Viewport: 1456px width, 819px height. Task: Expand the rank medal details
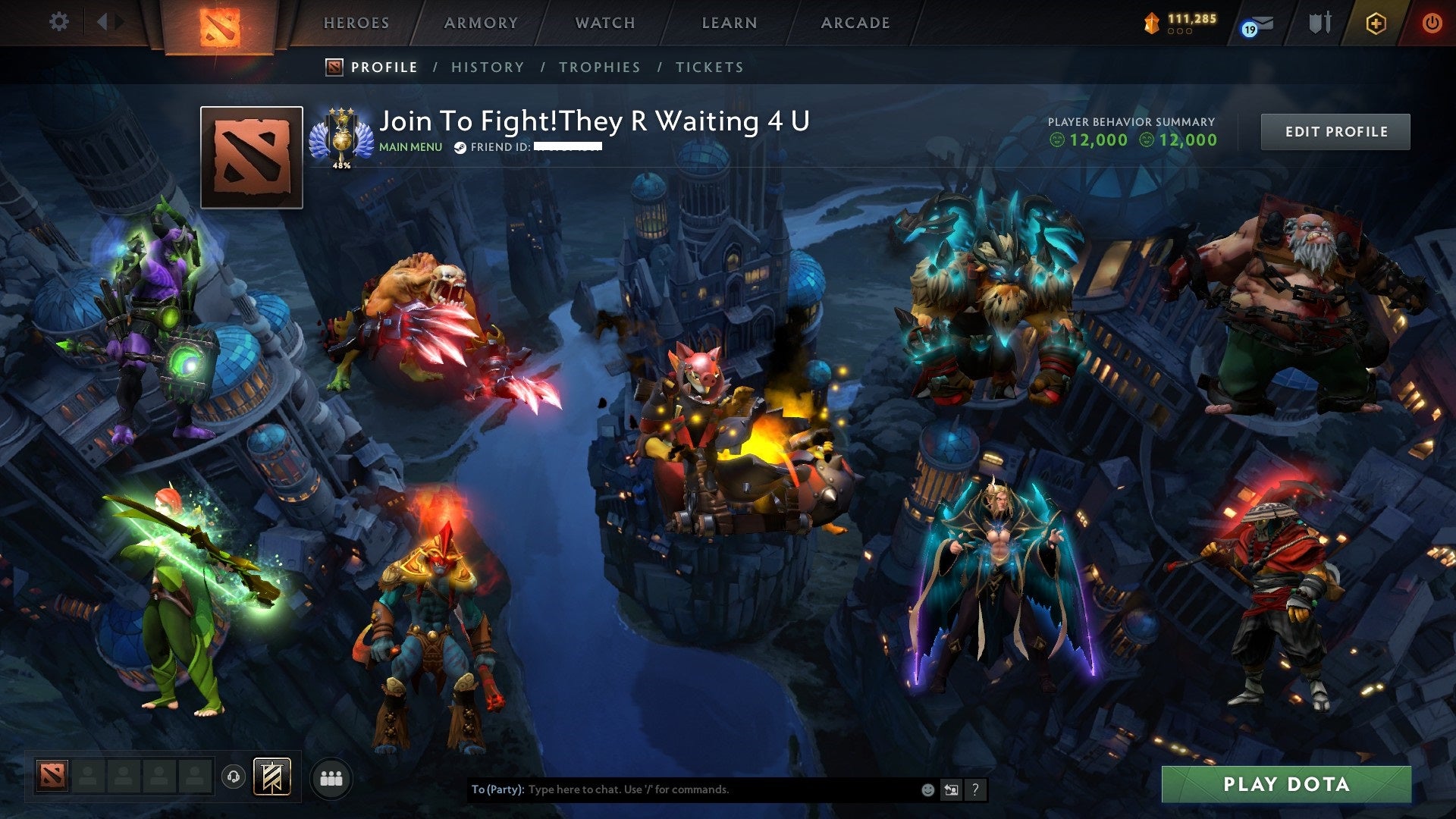pyautogui.click(x=343, y=136)
